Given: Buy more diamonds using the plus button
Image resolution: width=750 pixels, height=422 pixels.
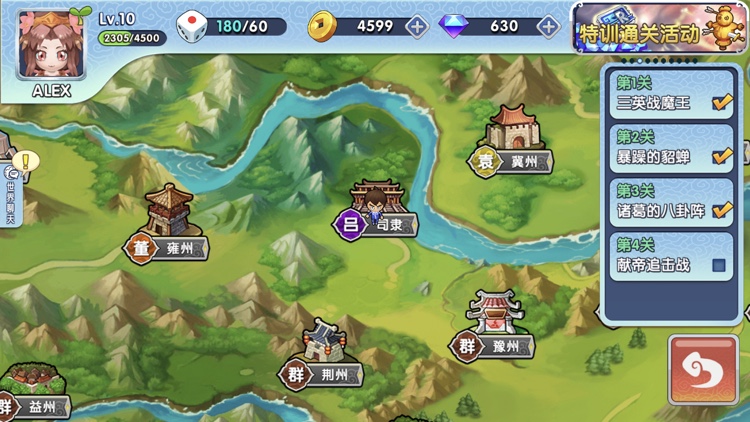Looking at the screenshot, I should 548,26.
